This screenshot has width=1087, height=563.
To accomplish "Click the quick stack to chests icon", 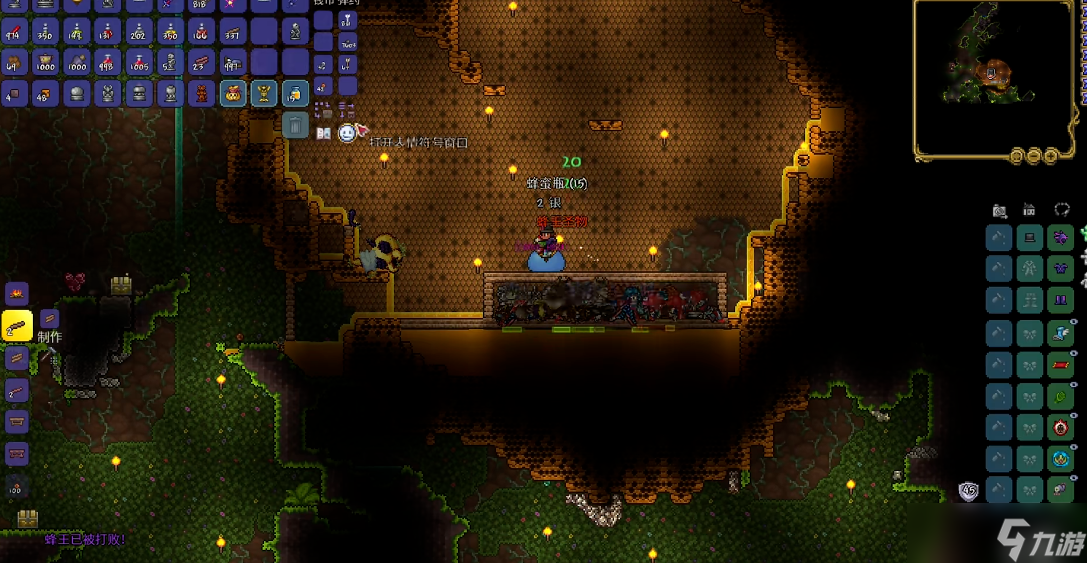I will (x=323, y=110).
